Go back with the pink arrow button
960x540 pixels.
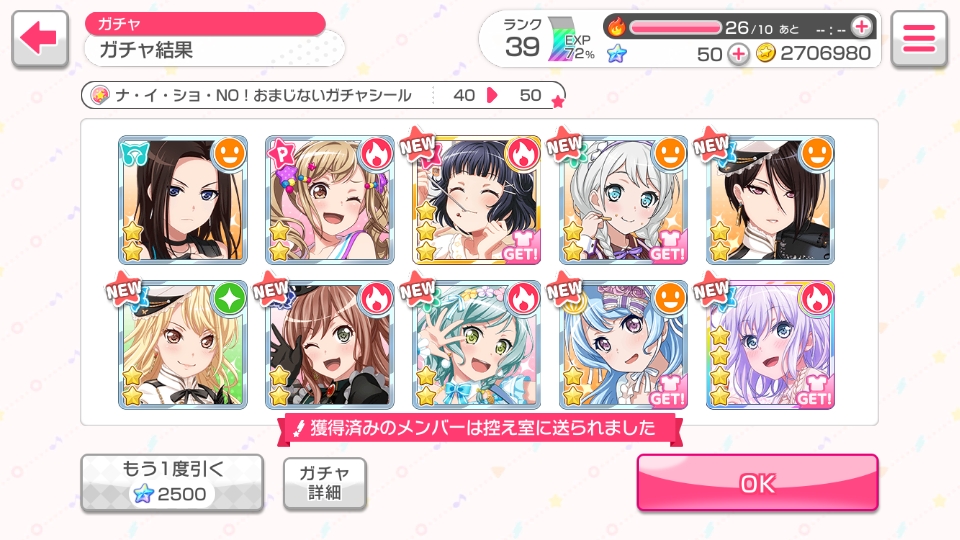click(x=40, y=39)
